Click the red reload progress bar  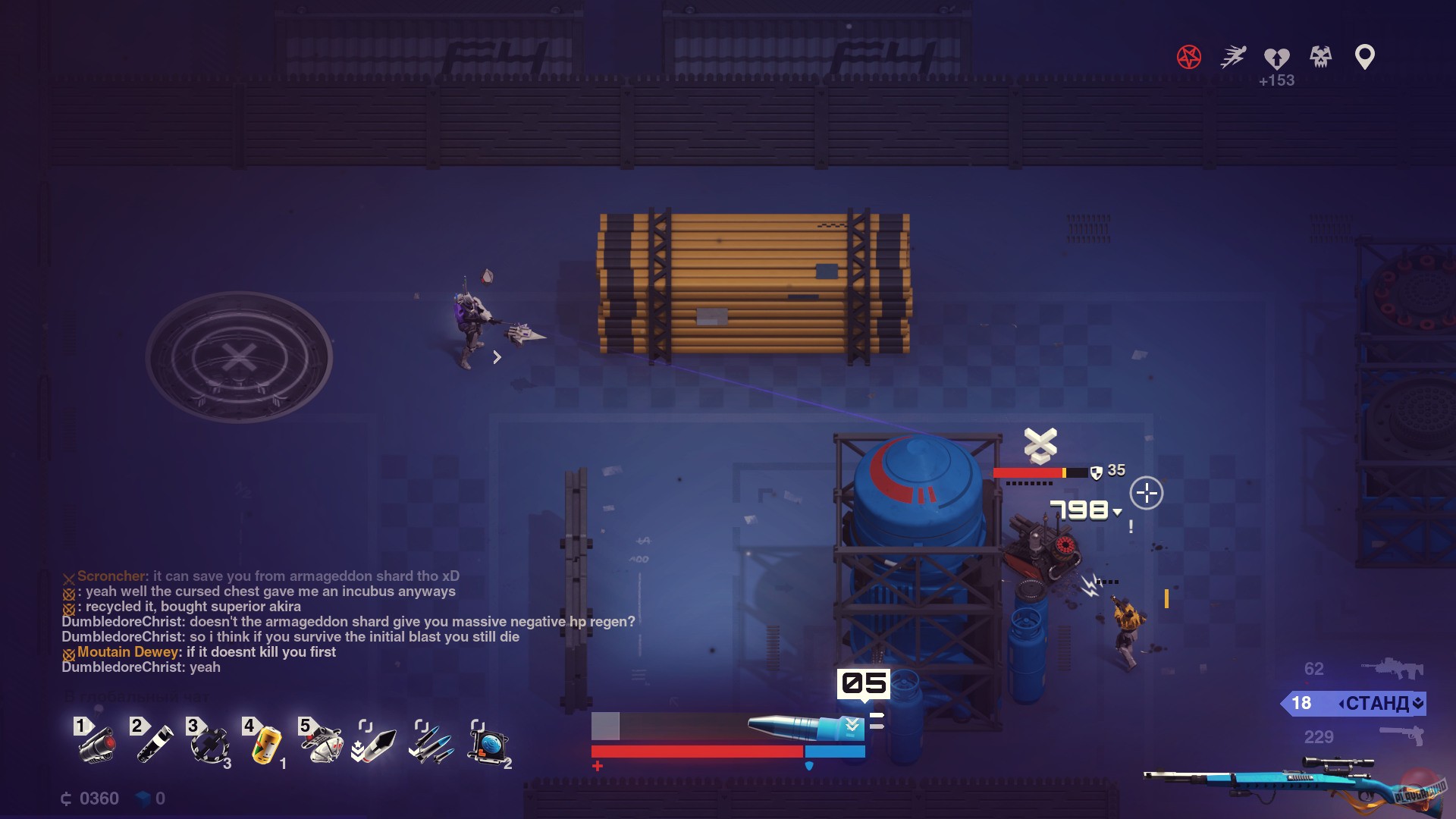(x=696, y=752)
